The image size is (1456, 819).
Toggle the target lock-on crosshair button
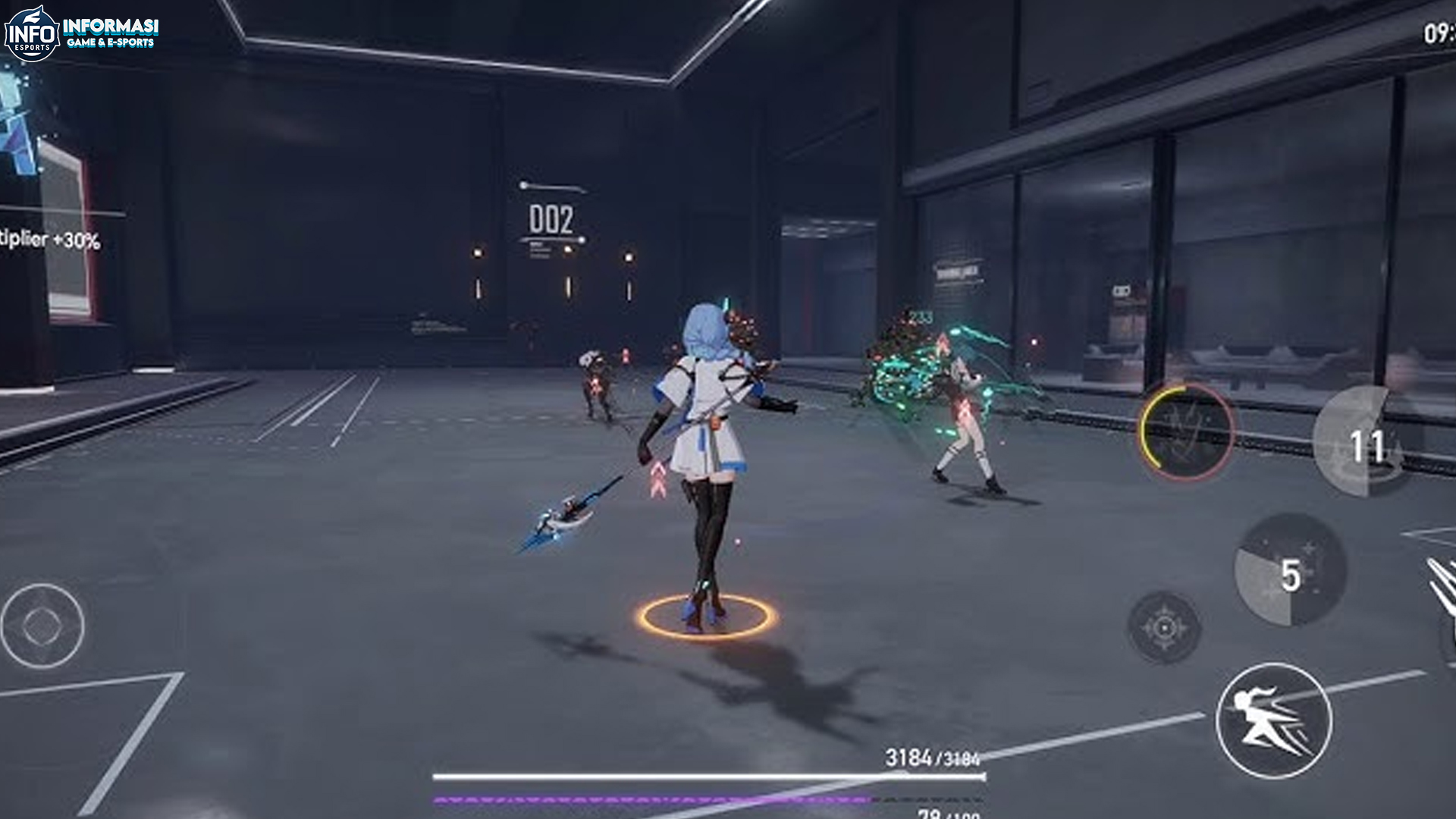1164,628
